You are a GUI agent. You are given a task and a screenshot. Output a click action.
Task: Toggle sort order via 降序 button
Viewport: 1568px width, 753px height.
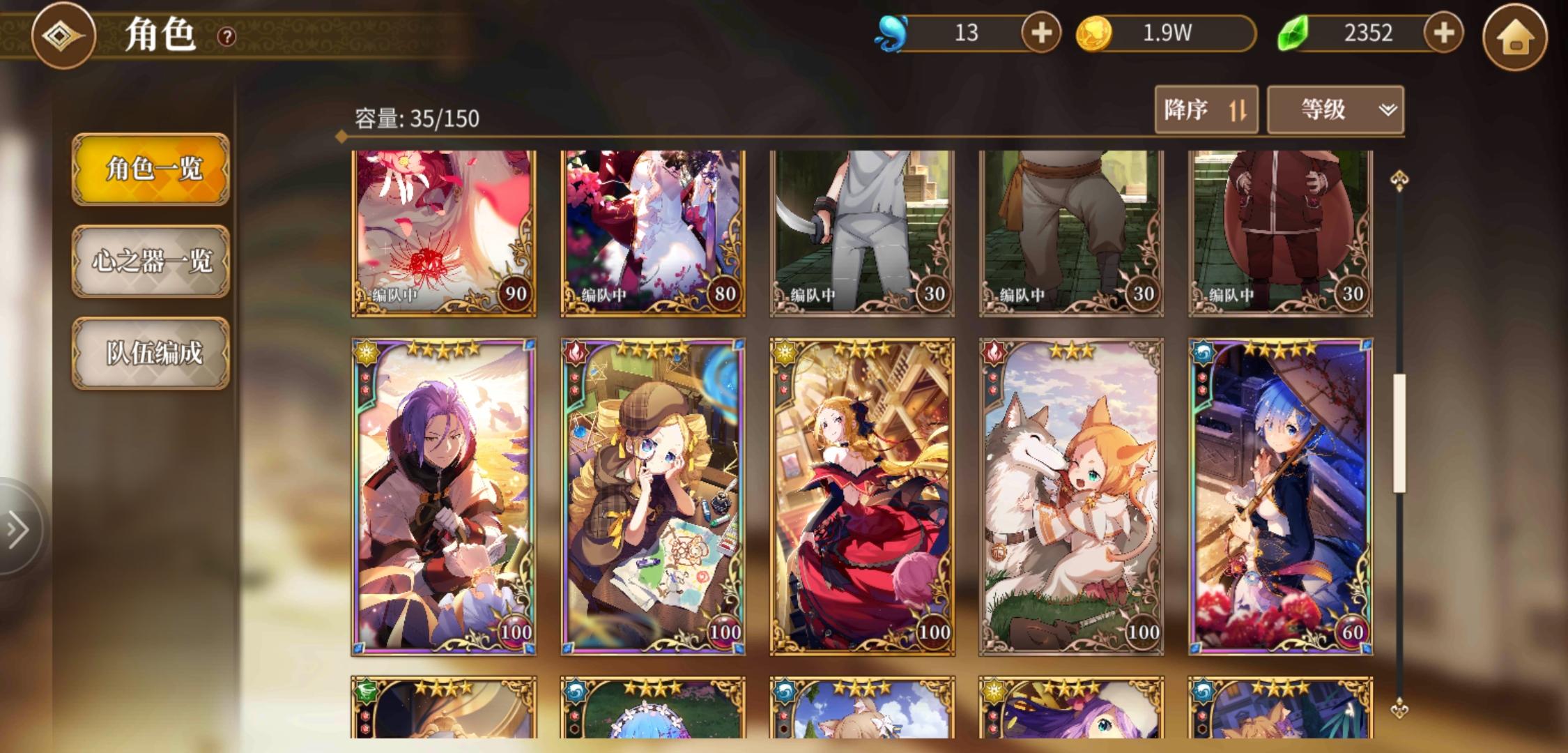coord(1206,110)
